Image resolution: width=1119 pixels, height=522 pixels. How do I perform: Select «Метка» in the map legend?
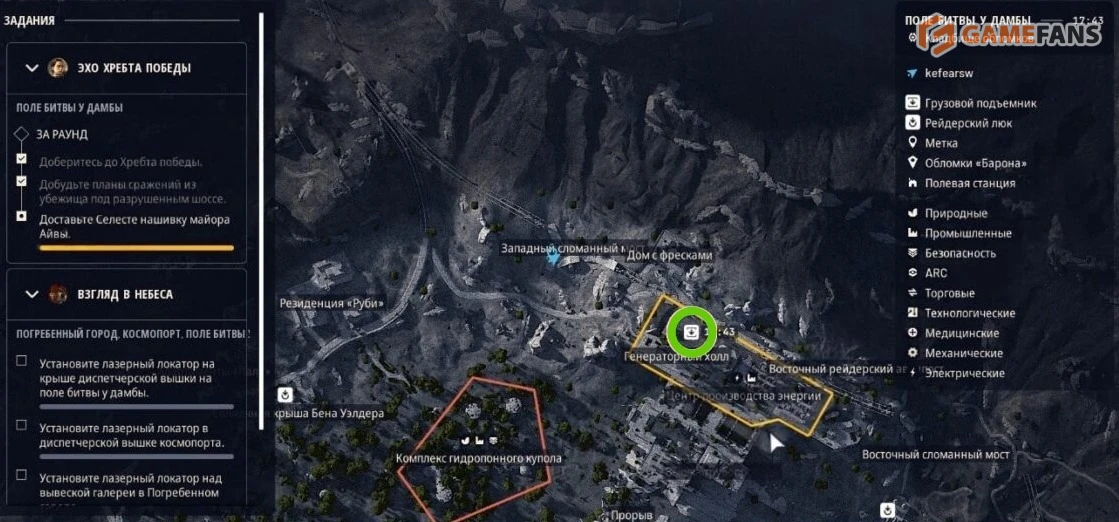[940, 143]
